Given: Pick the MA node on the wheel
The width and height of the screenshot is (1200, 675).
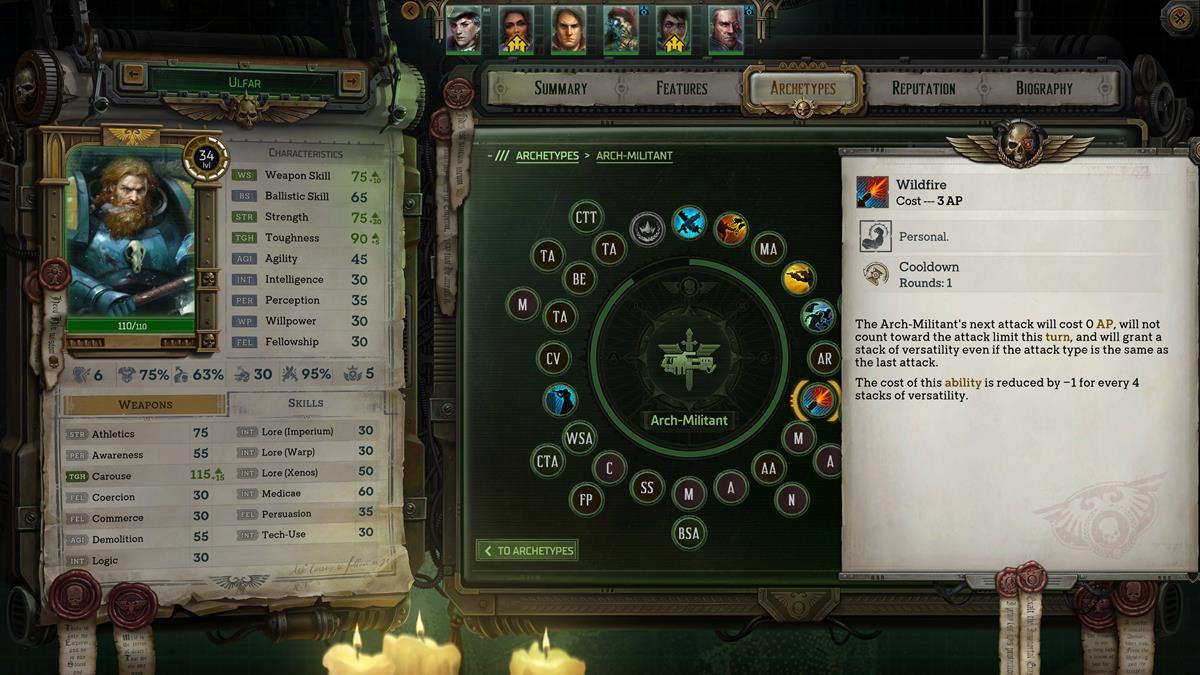Looking at the screenshot, I should 768,249.
